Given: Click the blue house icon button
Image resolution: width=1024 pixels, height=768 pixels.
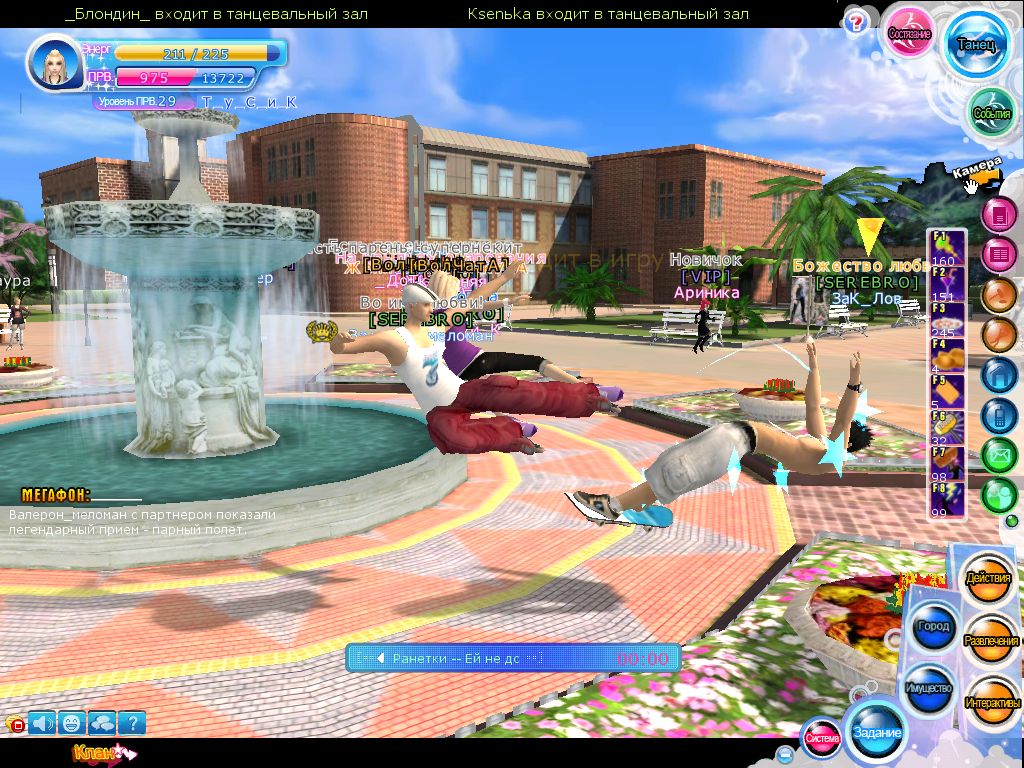Looking at the screenshot, I should pyautogui.click(x=998, y=374).
